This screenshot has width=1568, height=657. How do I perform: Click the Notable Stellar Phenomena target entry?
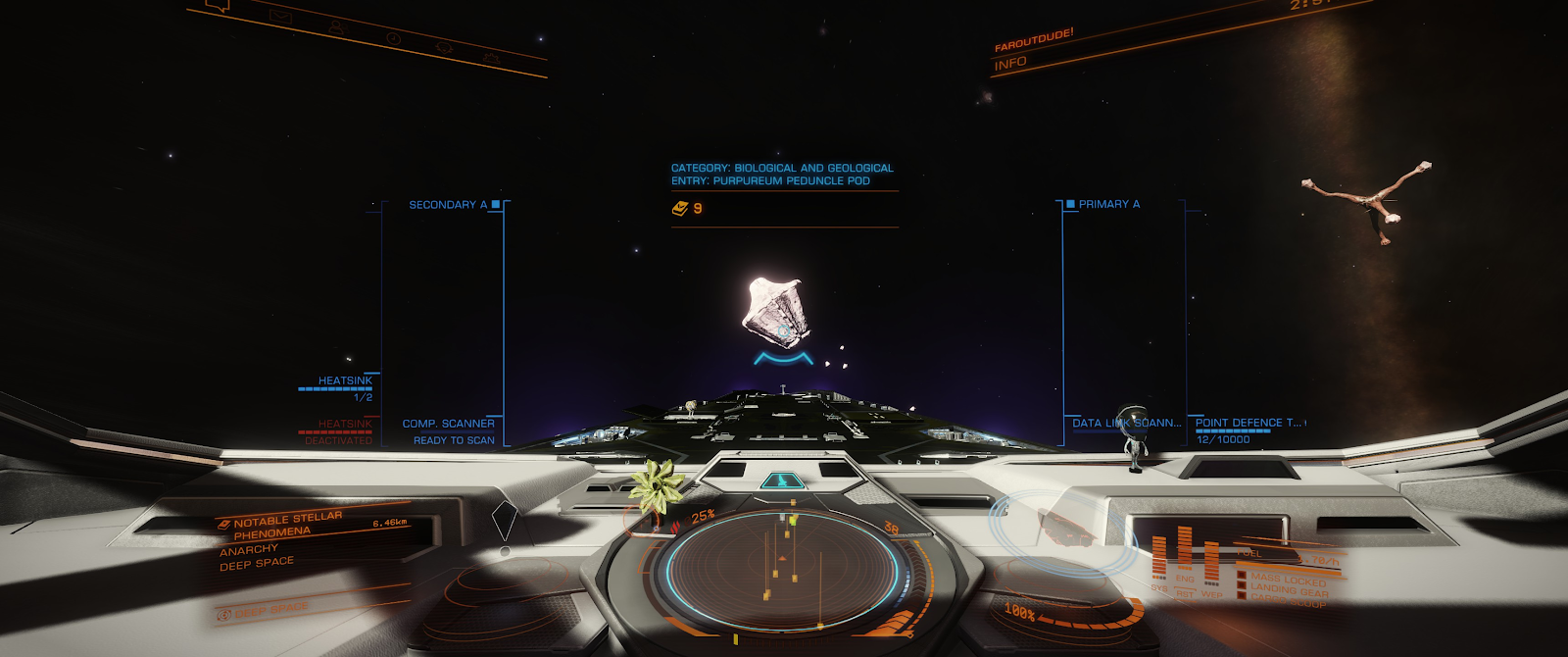click(286, 525)
